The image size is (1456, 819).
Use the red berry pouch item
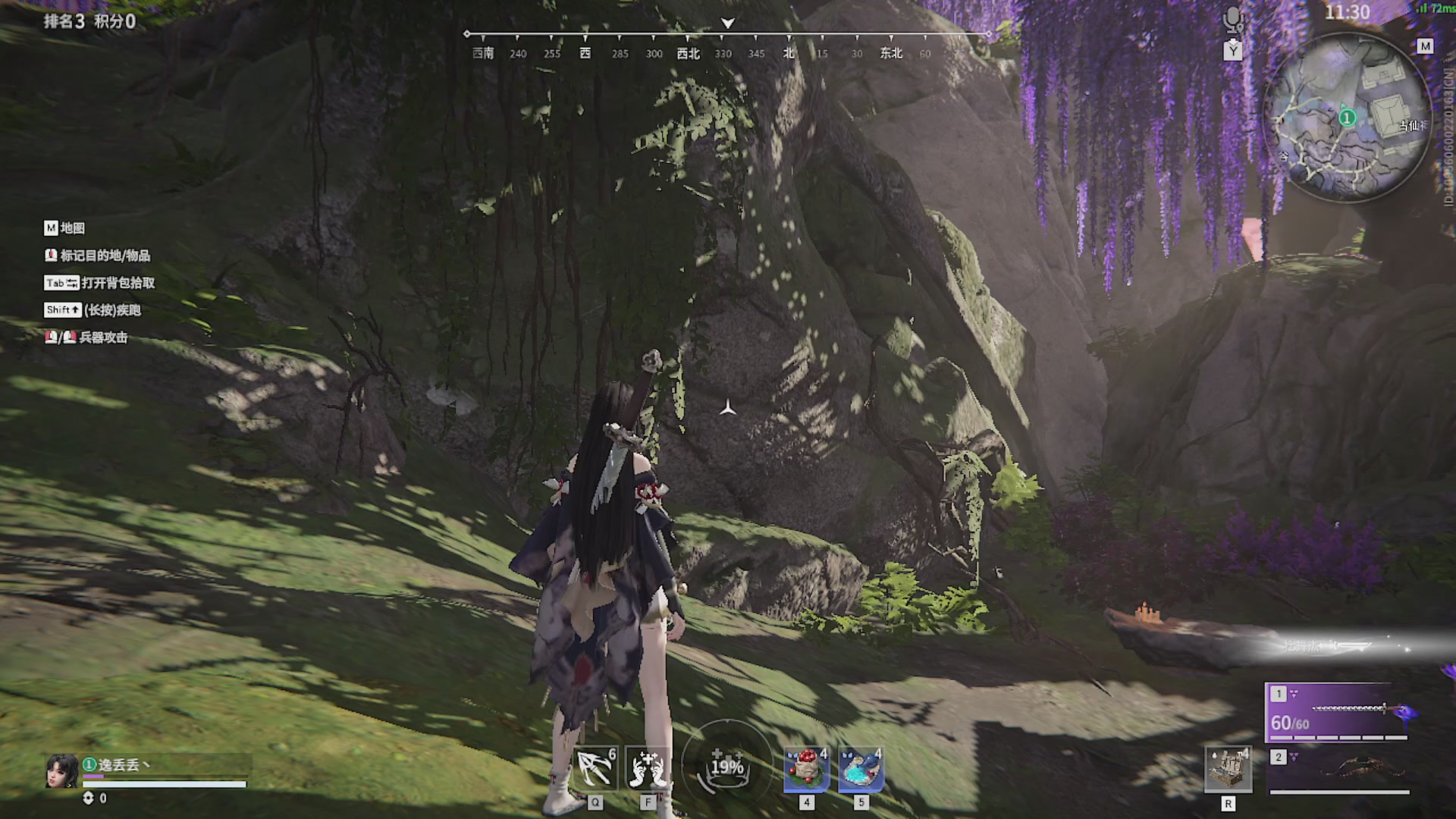click(806, 768)
